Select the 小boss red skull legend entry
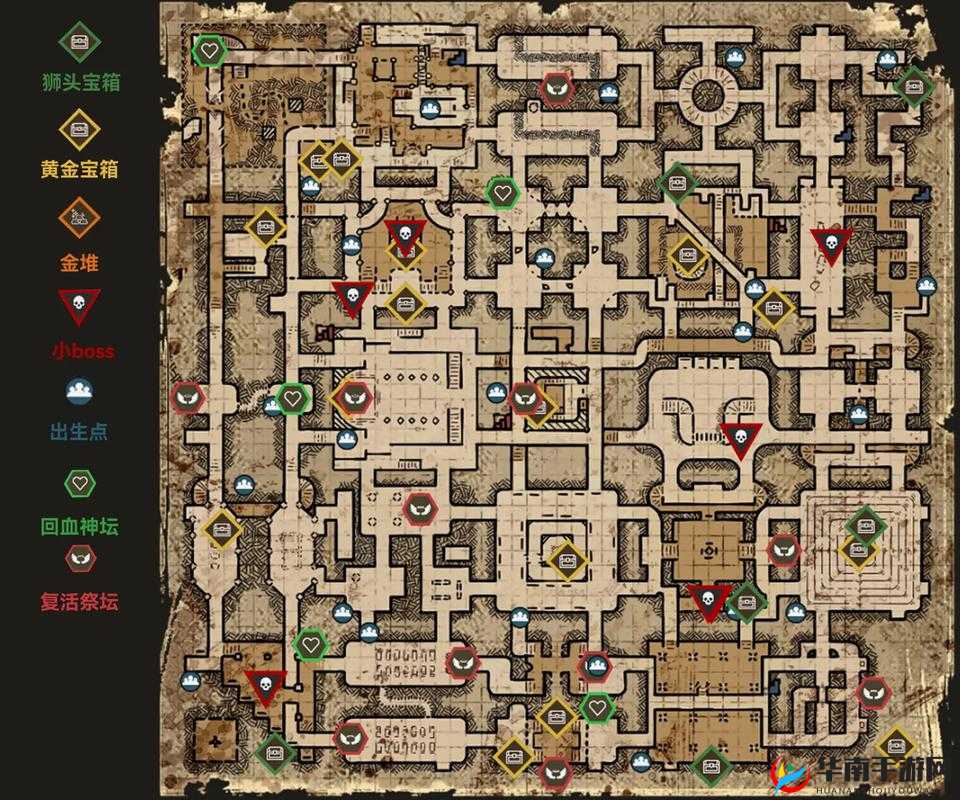The image size is (960, 800). (x=81, y=305)
